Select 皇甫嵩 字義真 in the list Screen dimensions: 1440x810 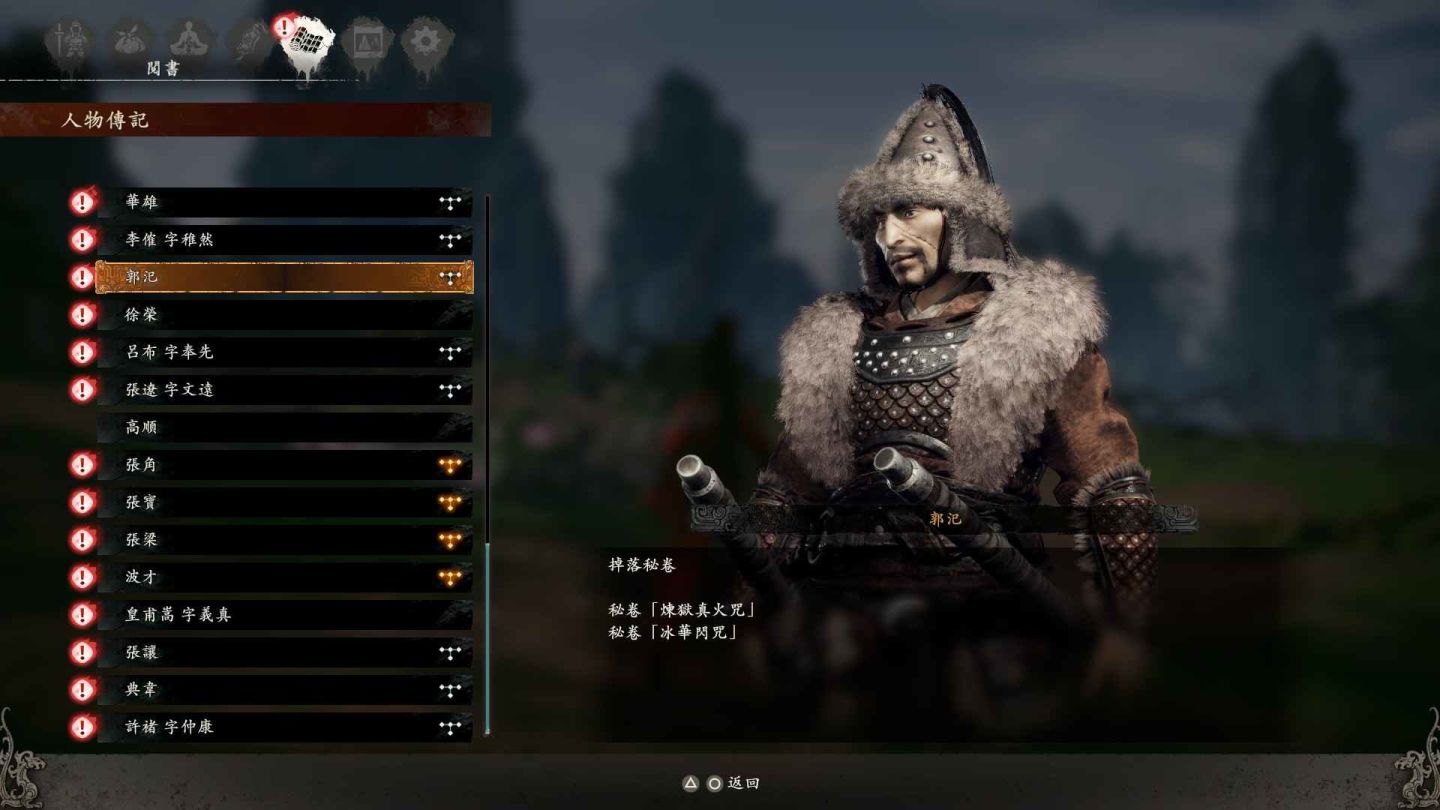coord(284,615)
